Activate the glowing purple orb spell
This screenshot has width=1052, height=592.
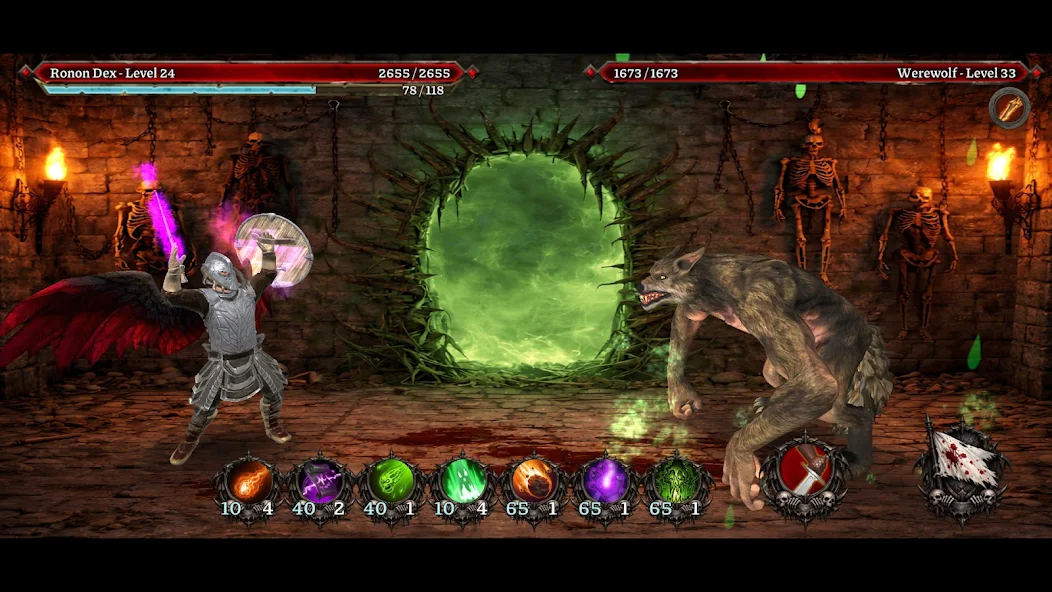tap(606, 481)
